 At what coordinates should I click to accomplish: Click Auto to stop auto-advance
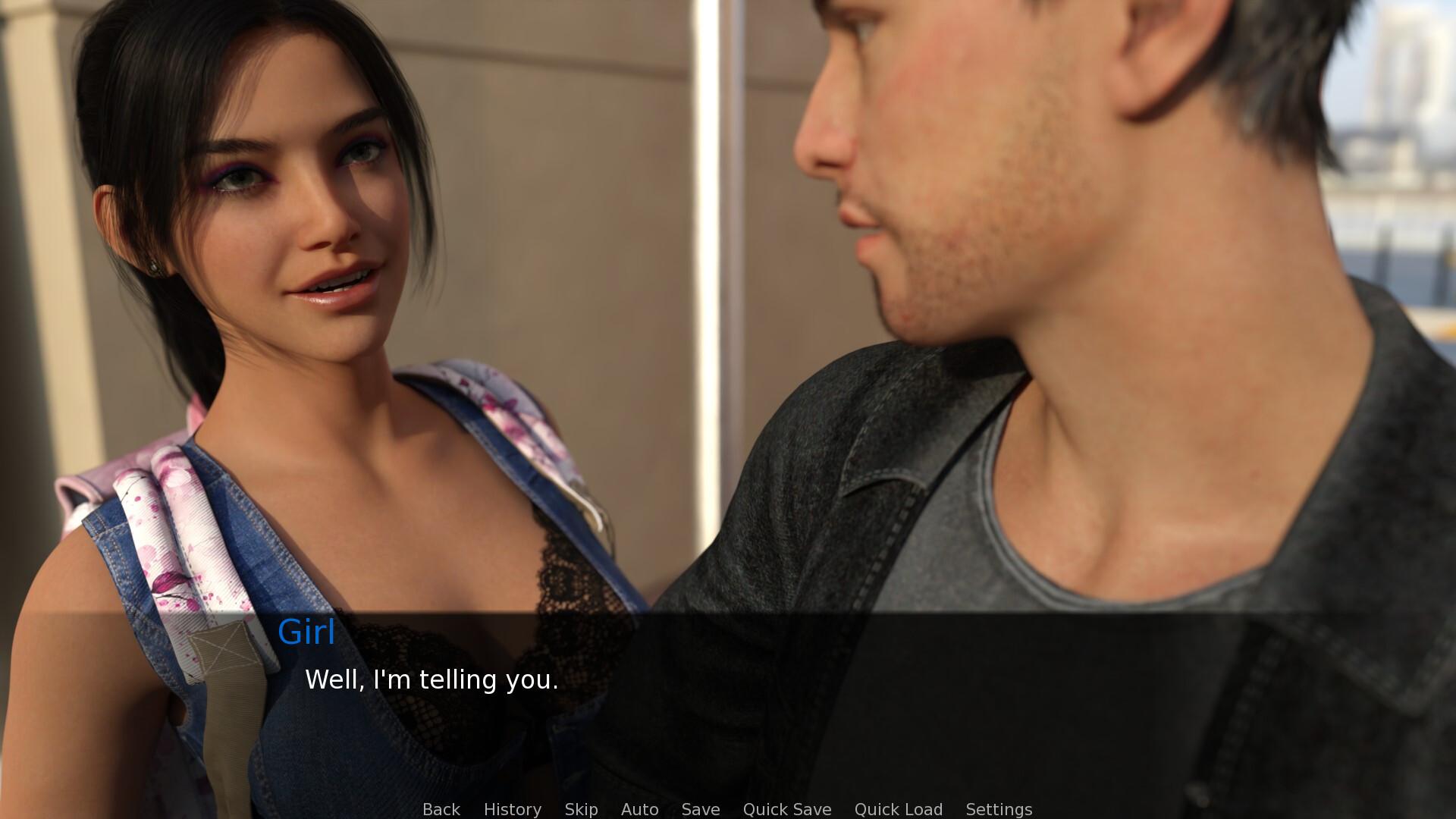click(639, 809)
